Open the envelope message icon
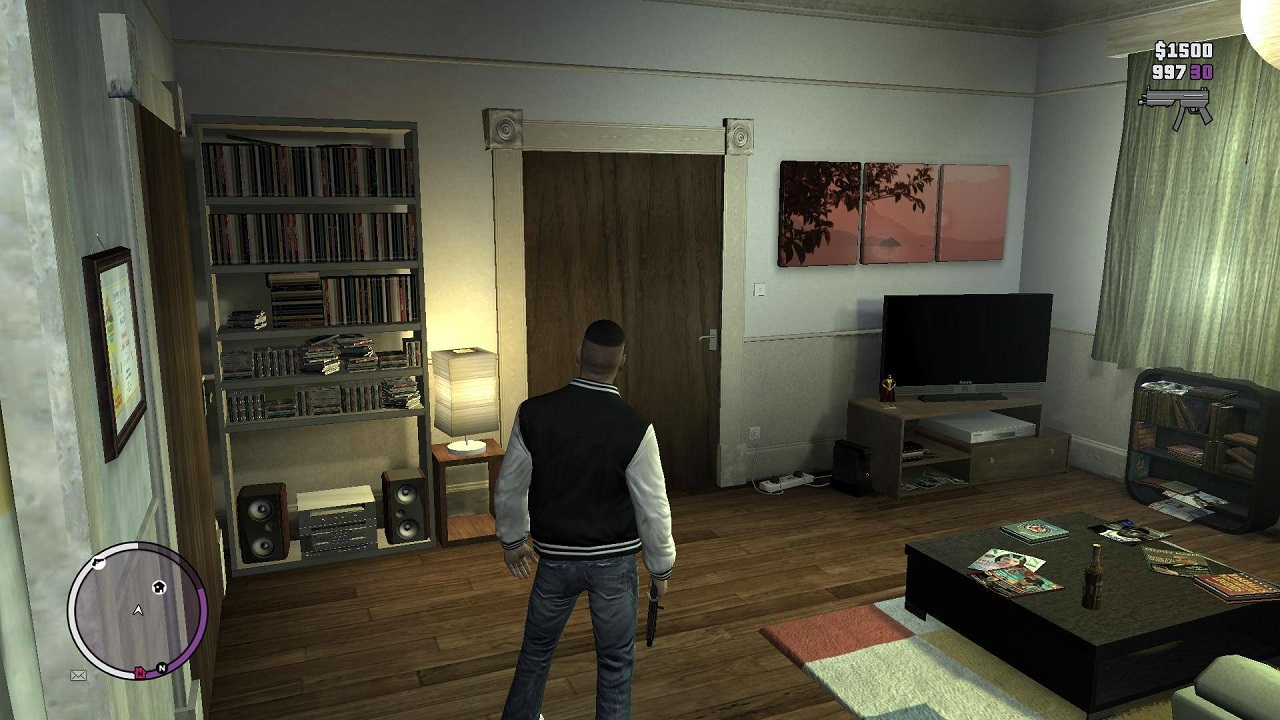The height and width of the screenshot is (720, 1280). pos(78,676)
